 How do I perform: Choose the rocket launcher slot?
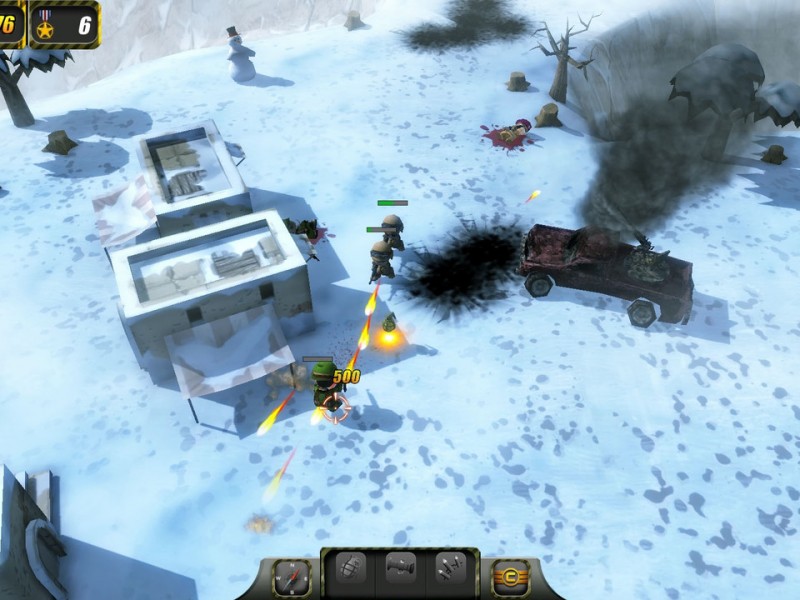point(400,570)
